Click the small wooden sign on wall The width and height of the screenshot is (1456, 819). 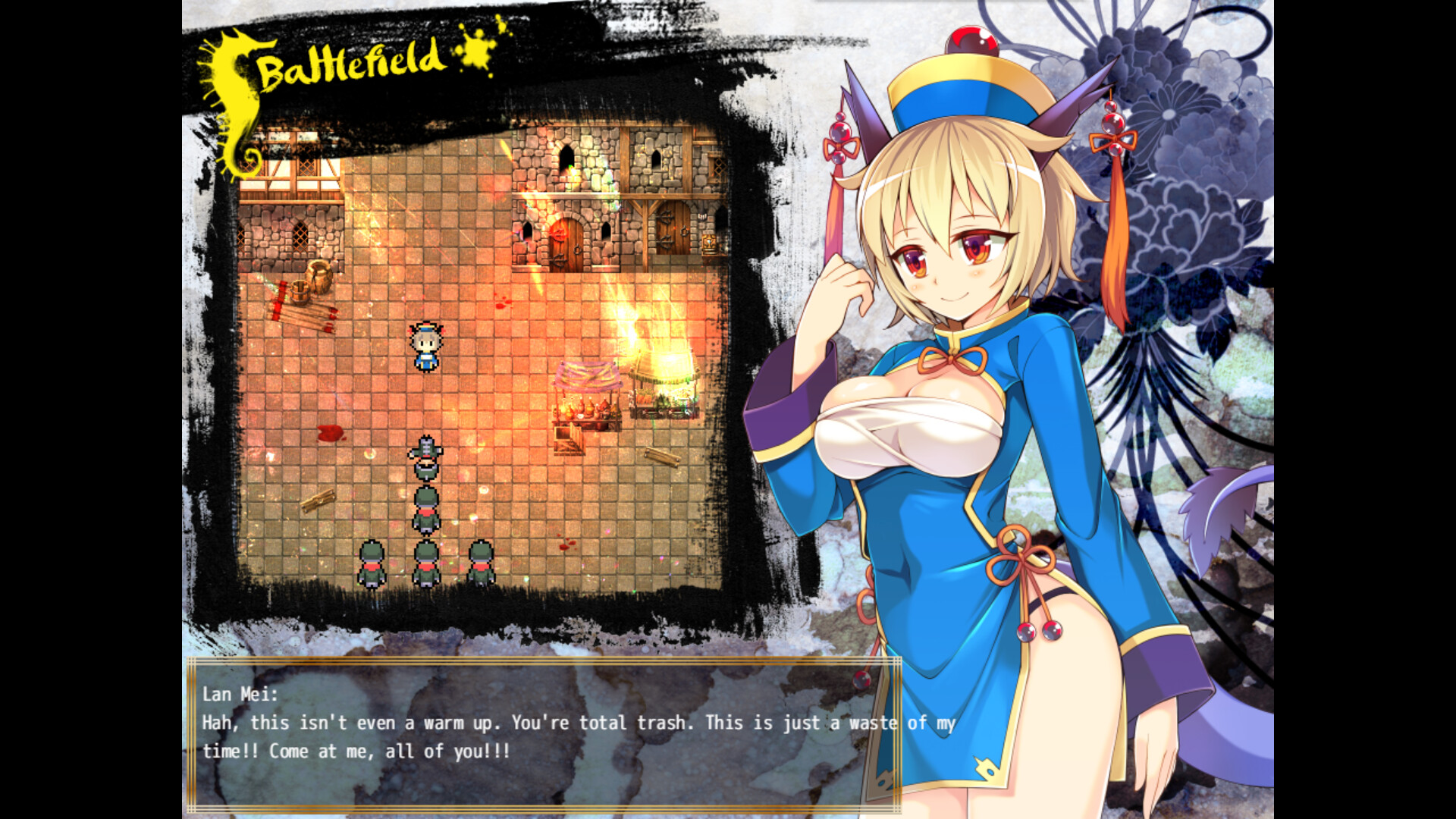701,215
